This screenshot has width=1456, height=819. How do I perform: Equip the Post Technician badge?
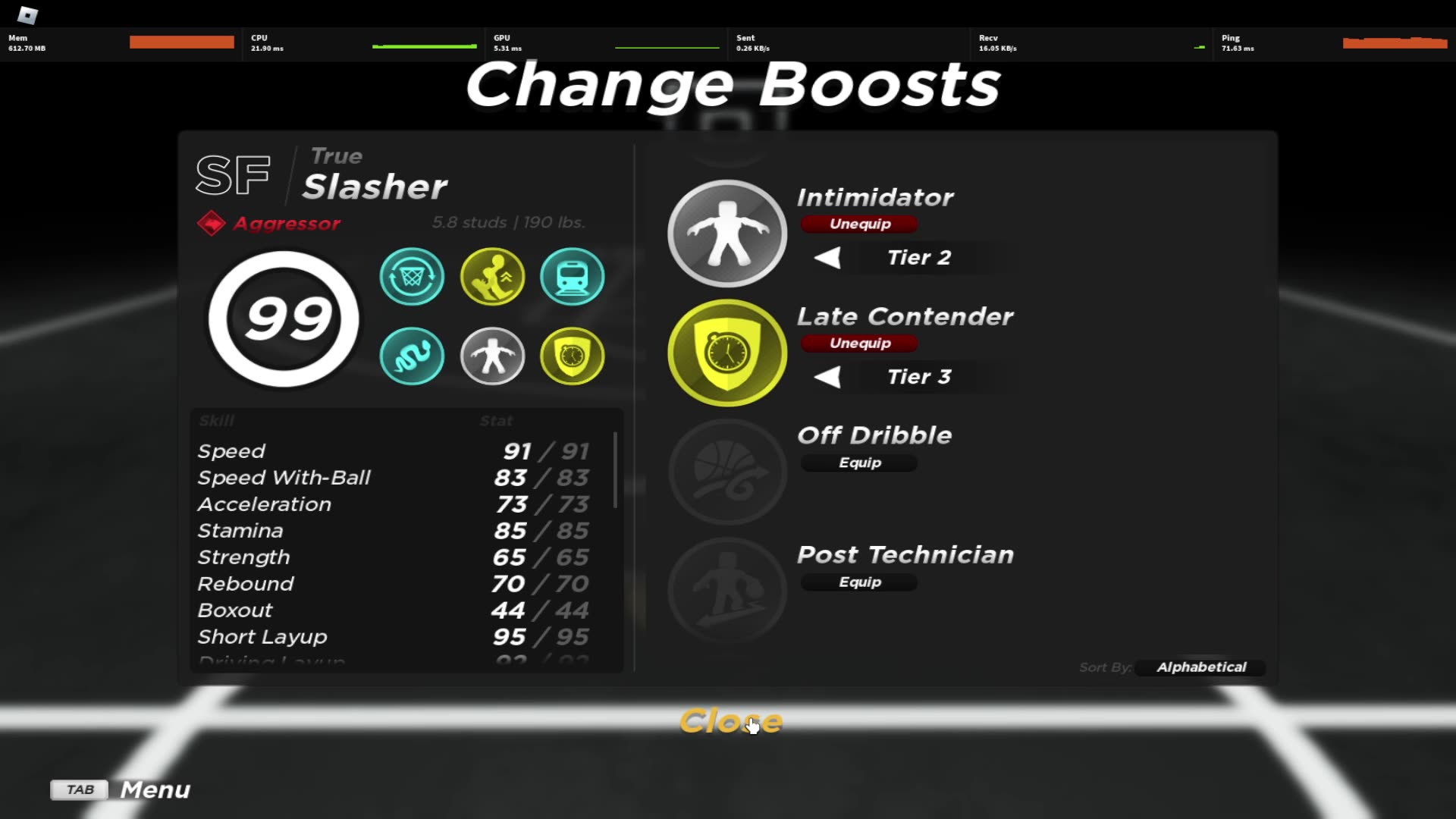858,582
